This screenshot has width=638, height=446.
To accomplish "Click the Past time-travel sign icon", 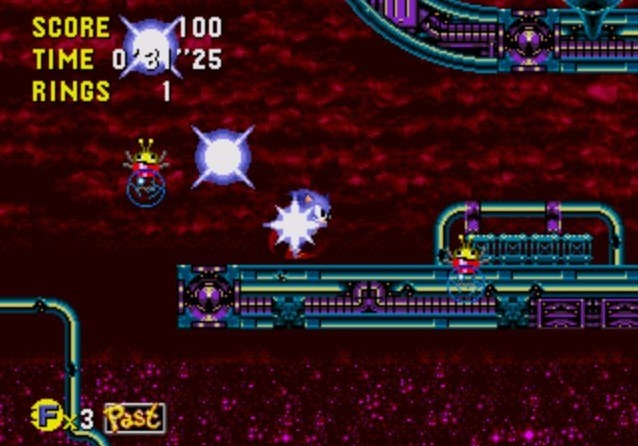I will (x=133, y=416).
